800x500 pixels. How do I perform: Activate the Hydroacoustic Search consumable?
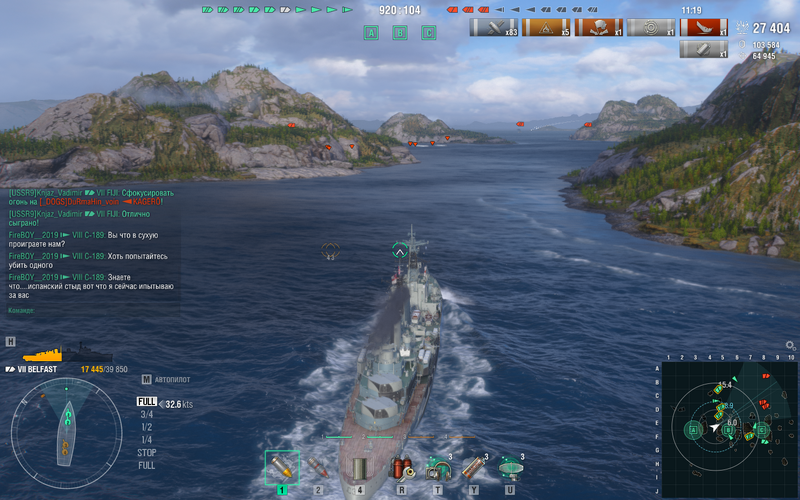click(x=437, y=468)
